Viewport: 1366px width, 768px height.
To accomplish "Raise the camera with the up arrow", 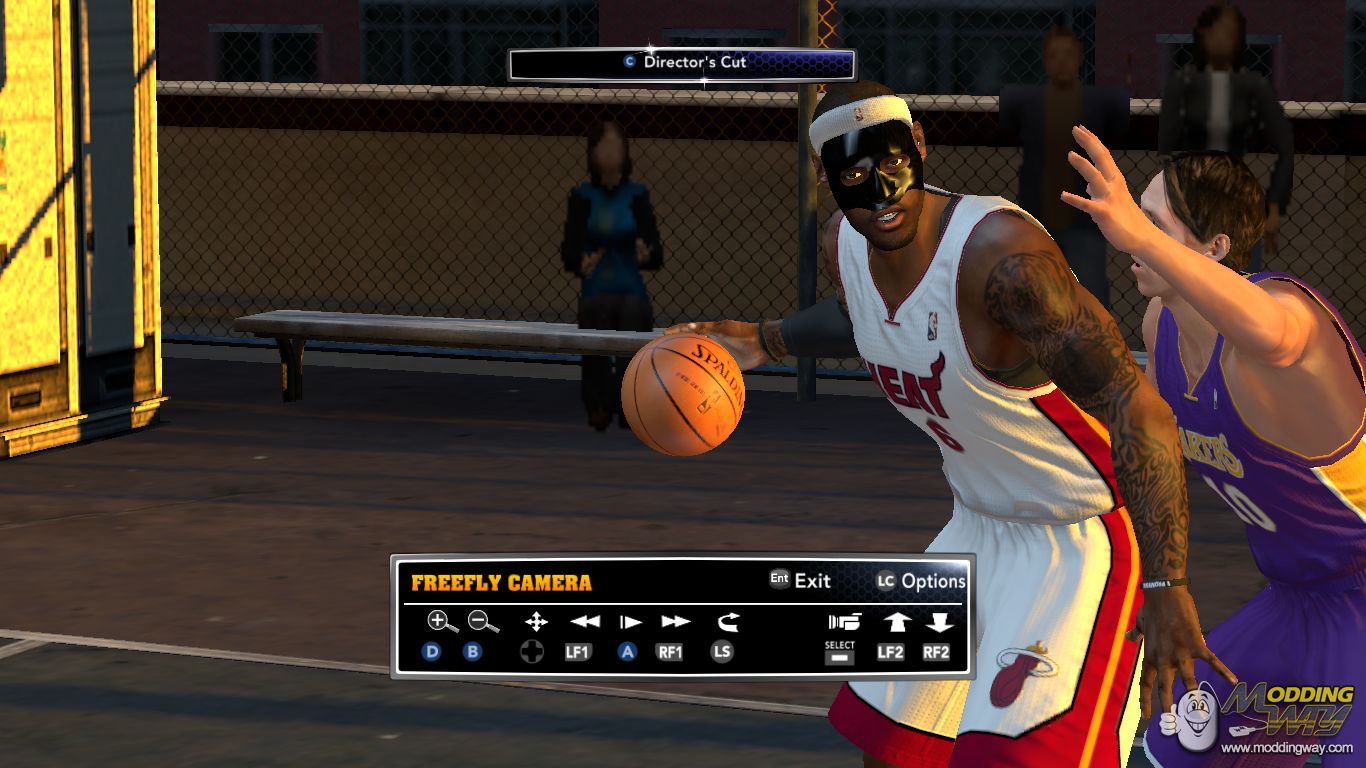I will click(x=895, y=622).
